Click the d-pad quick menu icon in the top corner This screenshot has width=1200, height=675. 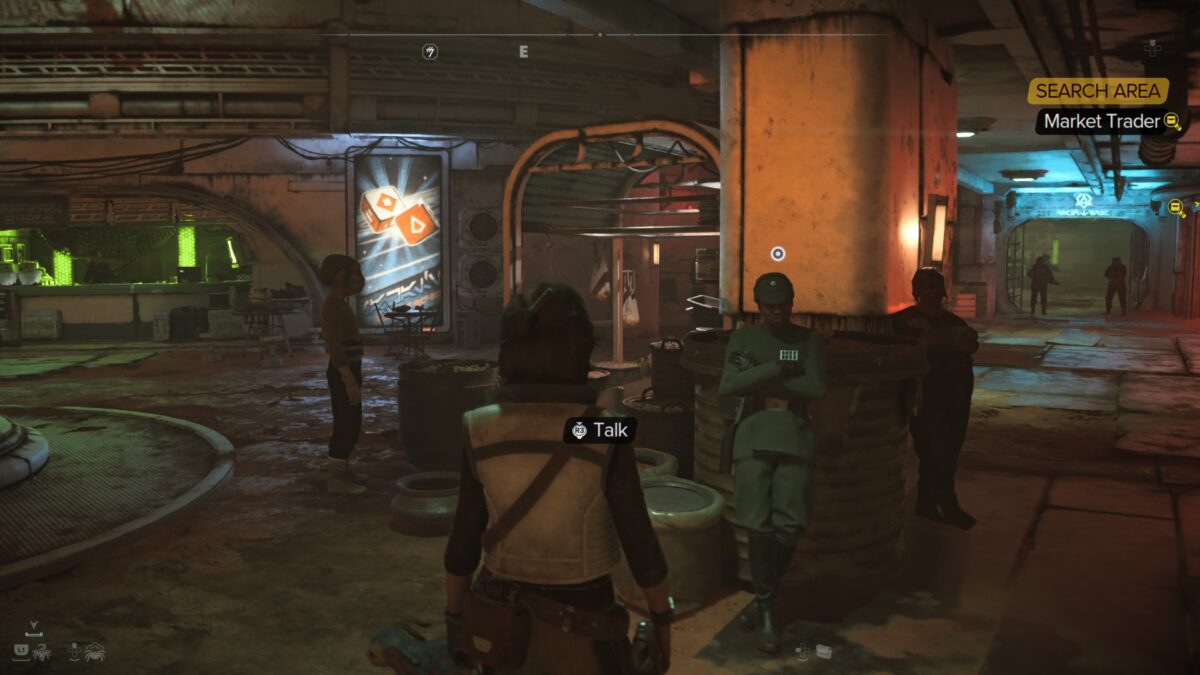point(1152,47)
